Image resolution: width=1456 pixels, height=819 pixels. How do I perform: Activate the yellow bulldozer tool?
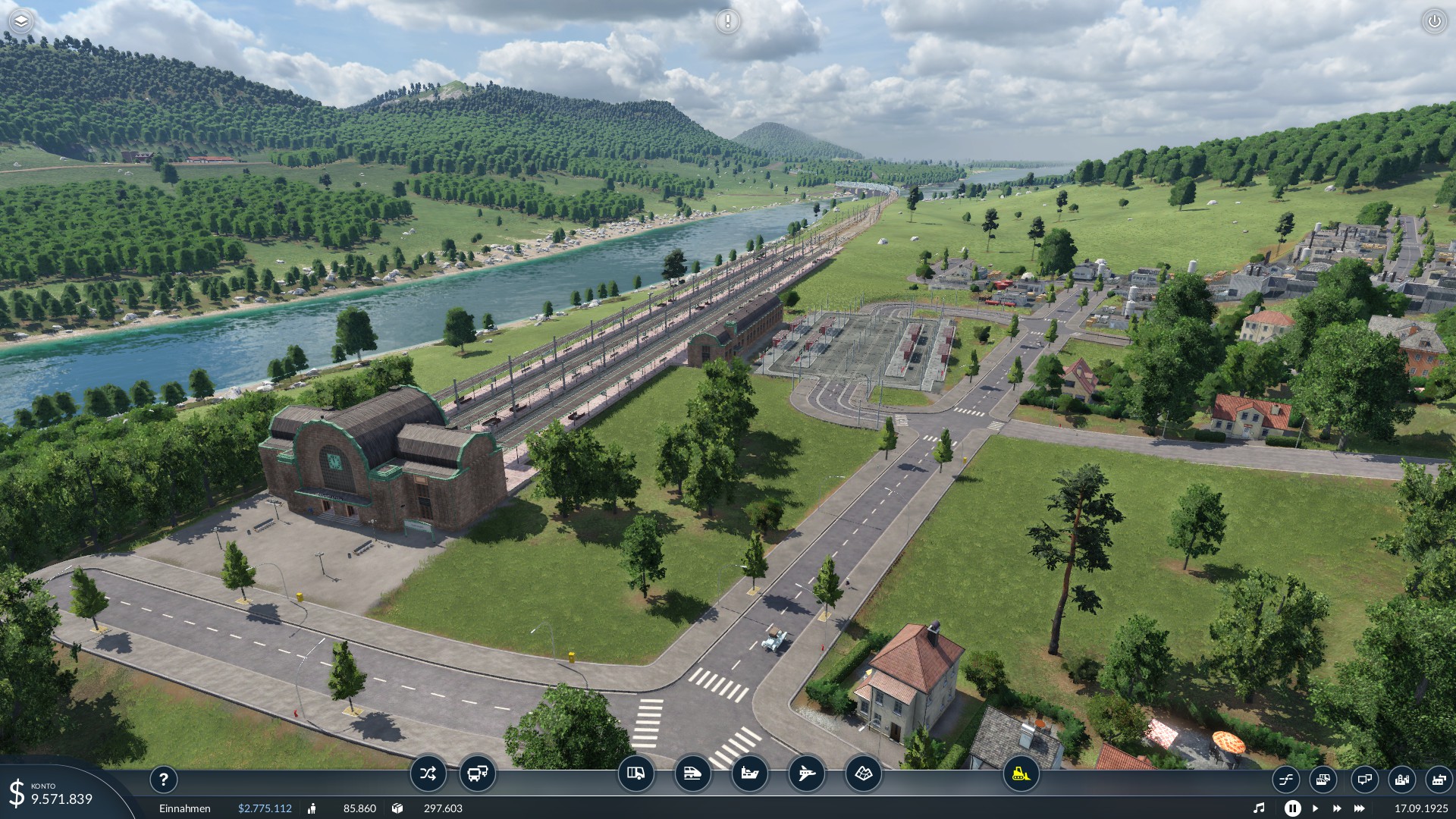[x=1021, y=774]
